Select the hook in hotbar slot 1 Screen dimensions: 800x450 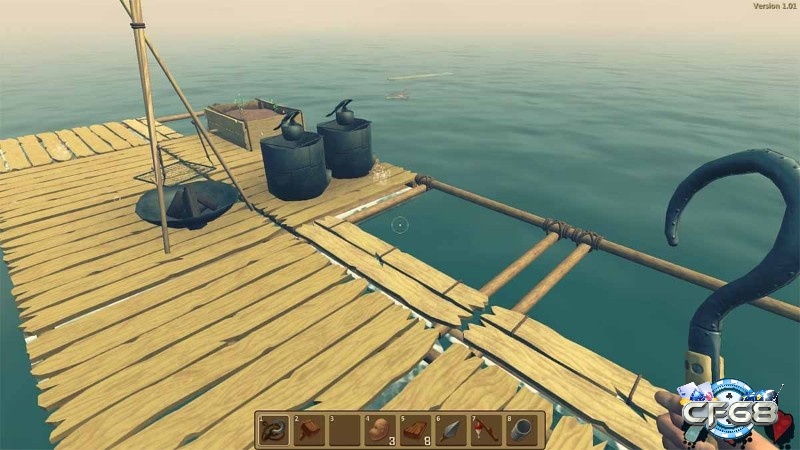click(x=274, y=430)
